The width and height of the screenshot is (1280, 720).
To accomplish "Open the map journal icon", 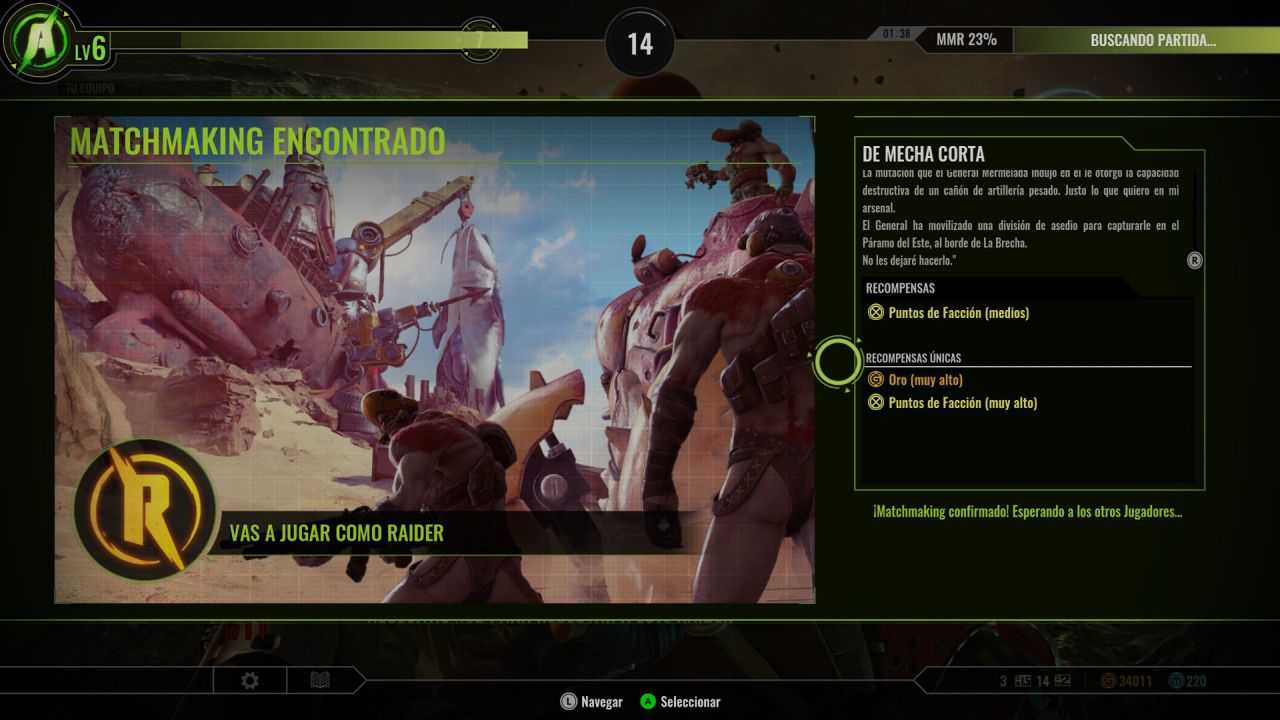I will point(318,680).
